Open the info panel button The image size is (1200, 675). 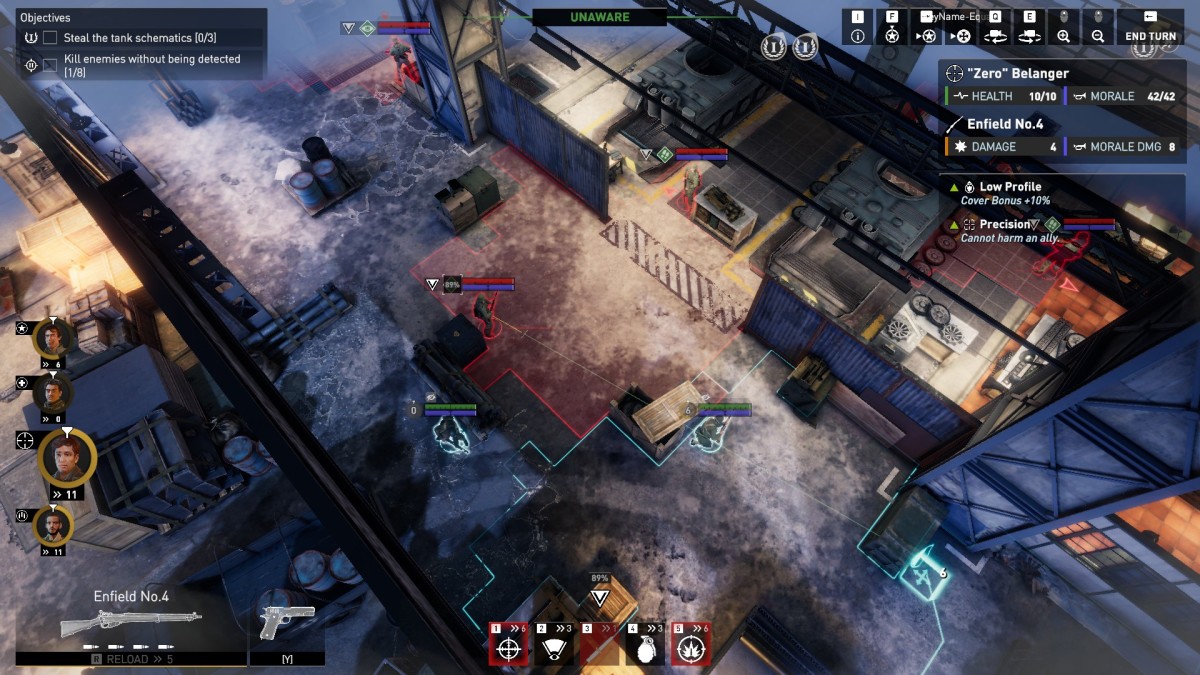[x=857, y=36]
